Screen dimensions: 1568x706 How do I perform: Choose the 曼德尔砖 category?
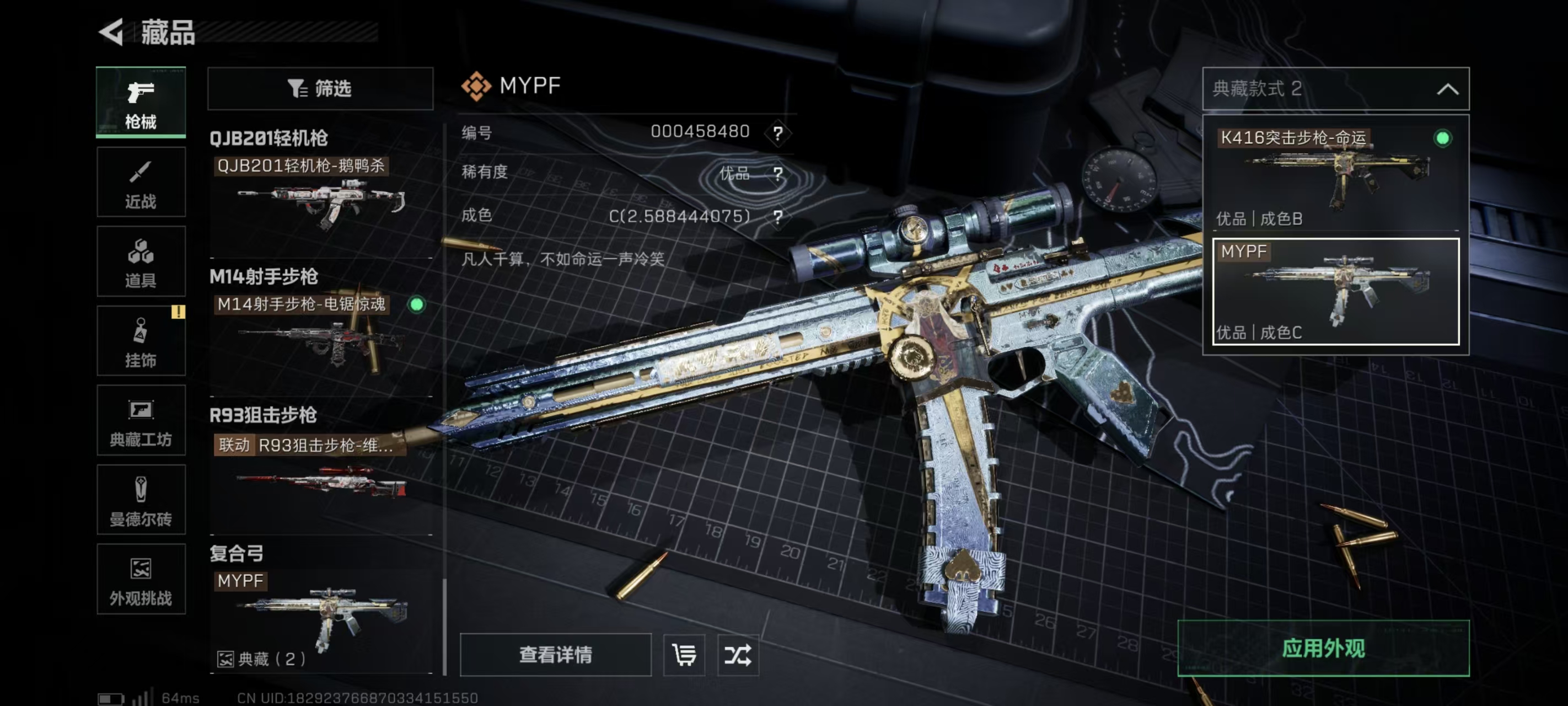pos(141,500)
